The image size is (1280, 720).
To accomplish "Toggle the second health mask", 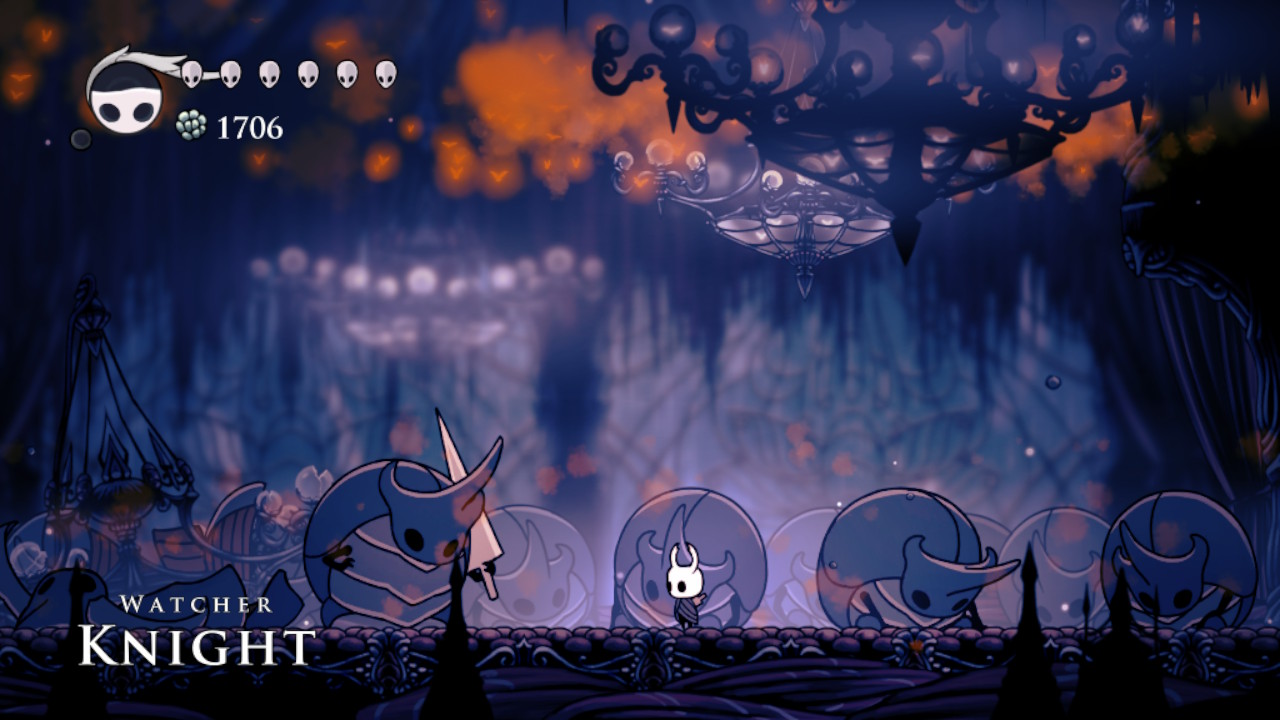I will [229, 74].
